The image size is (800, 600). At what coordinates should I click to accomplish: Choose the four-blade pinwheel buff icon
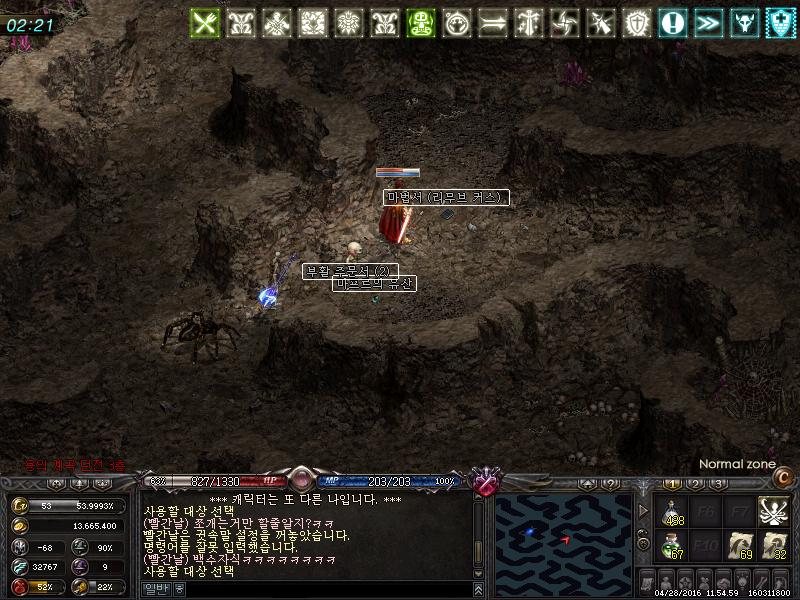click(565, 23)
